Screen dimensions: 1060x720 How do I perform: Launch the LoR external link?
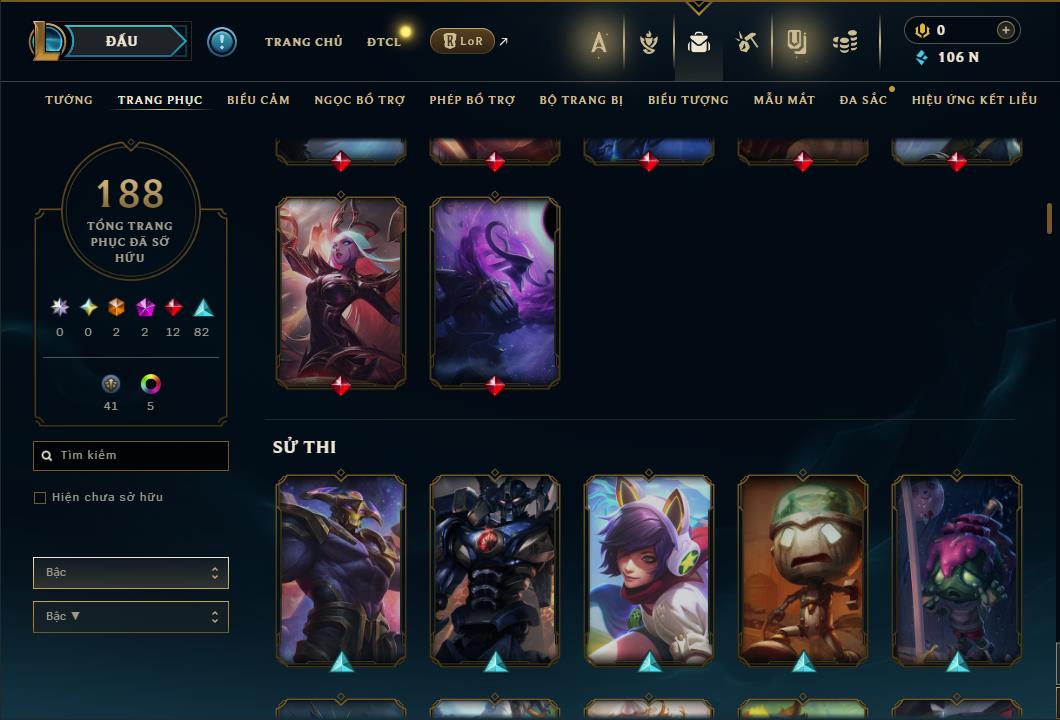(x=462, y=41)
